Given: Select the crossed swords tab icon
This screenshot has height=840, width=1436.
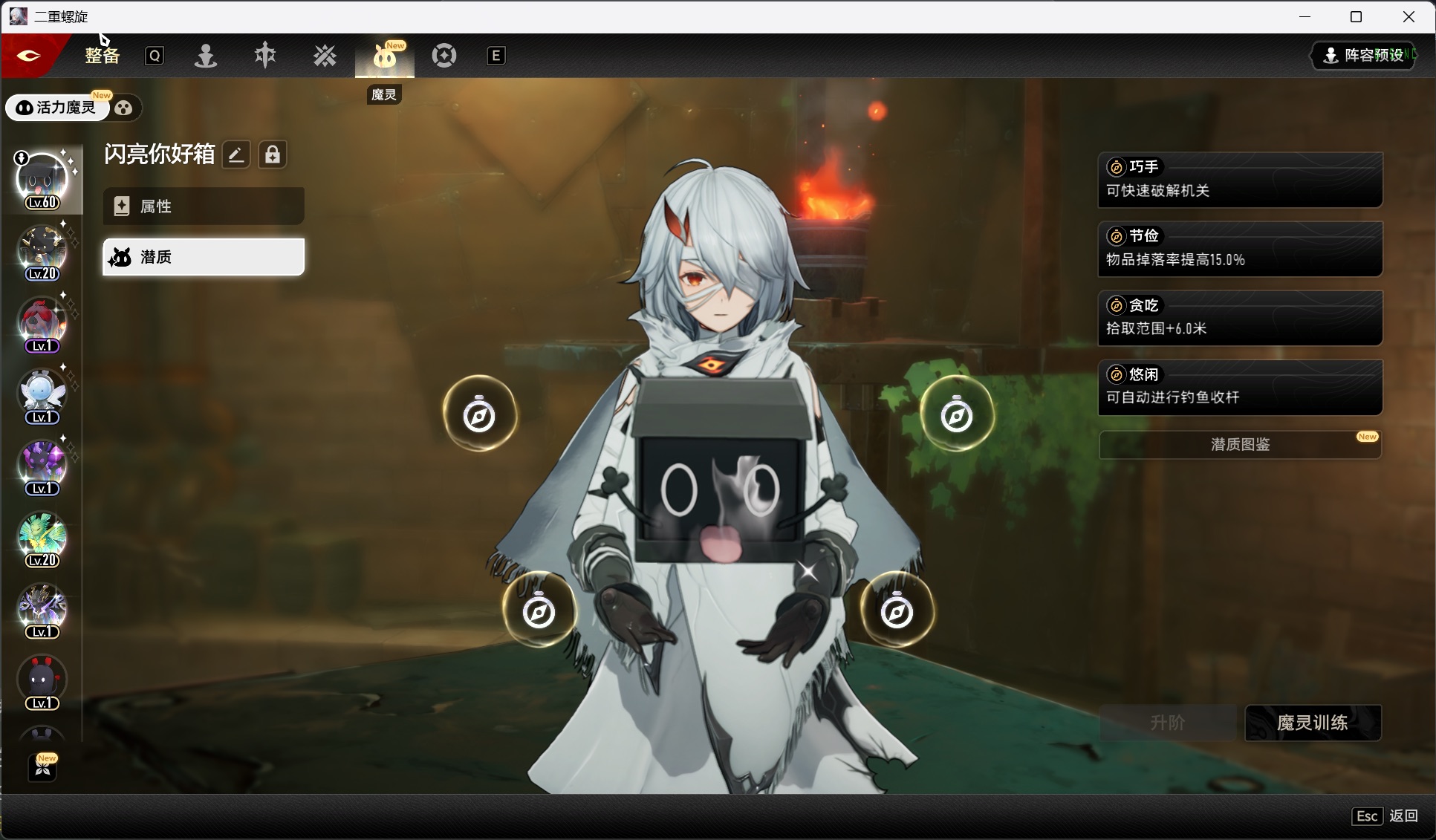Looking at the screenshot, I should coord(325,56).
